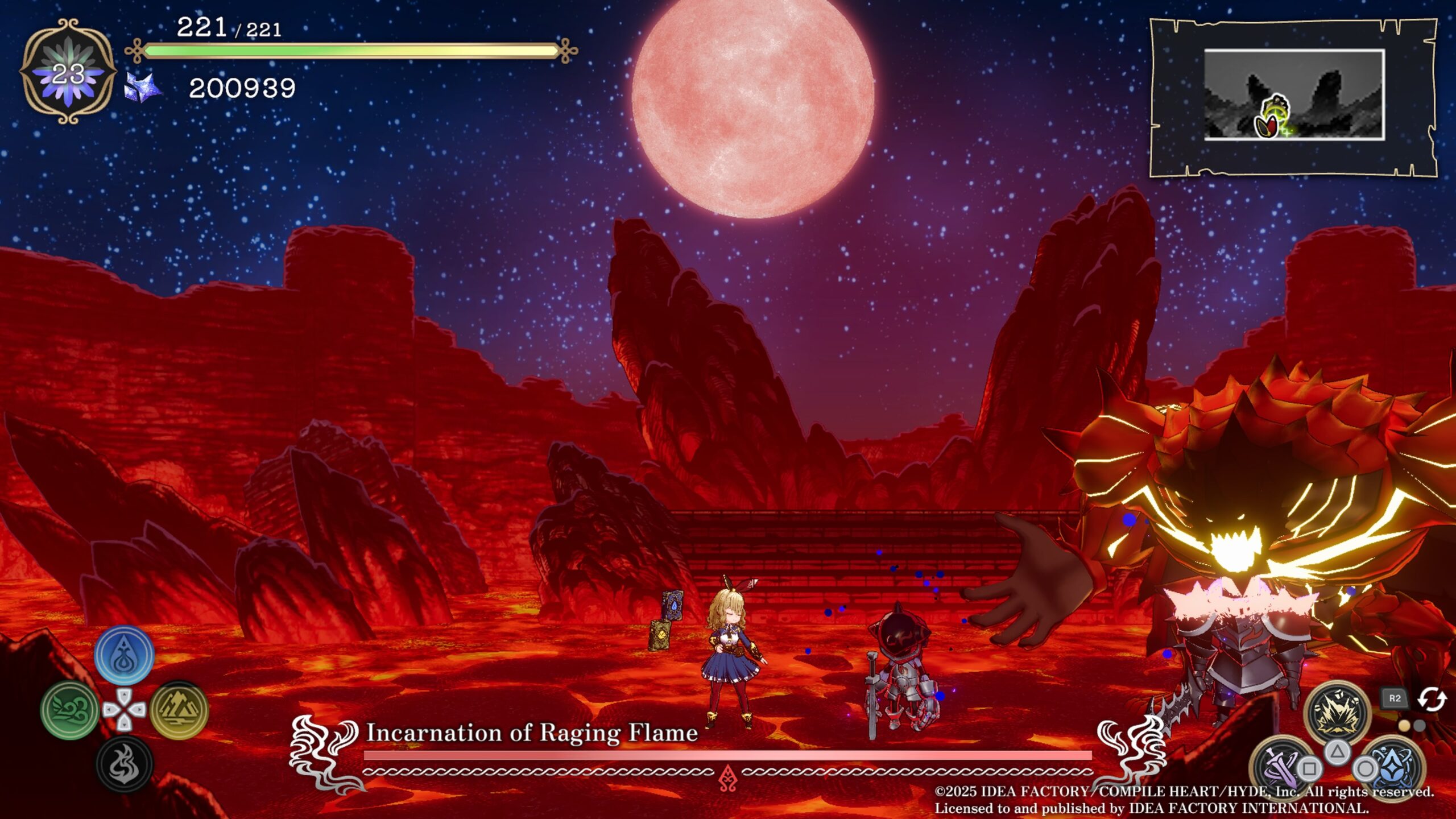Click the flower level emblem showing 23
The width and height of the screenshot is (1456, 819).
[68, 72]
